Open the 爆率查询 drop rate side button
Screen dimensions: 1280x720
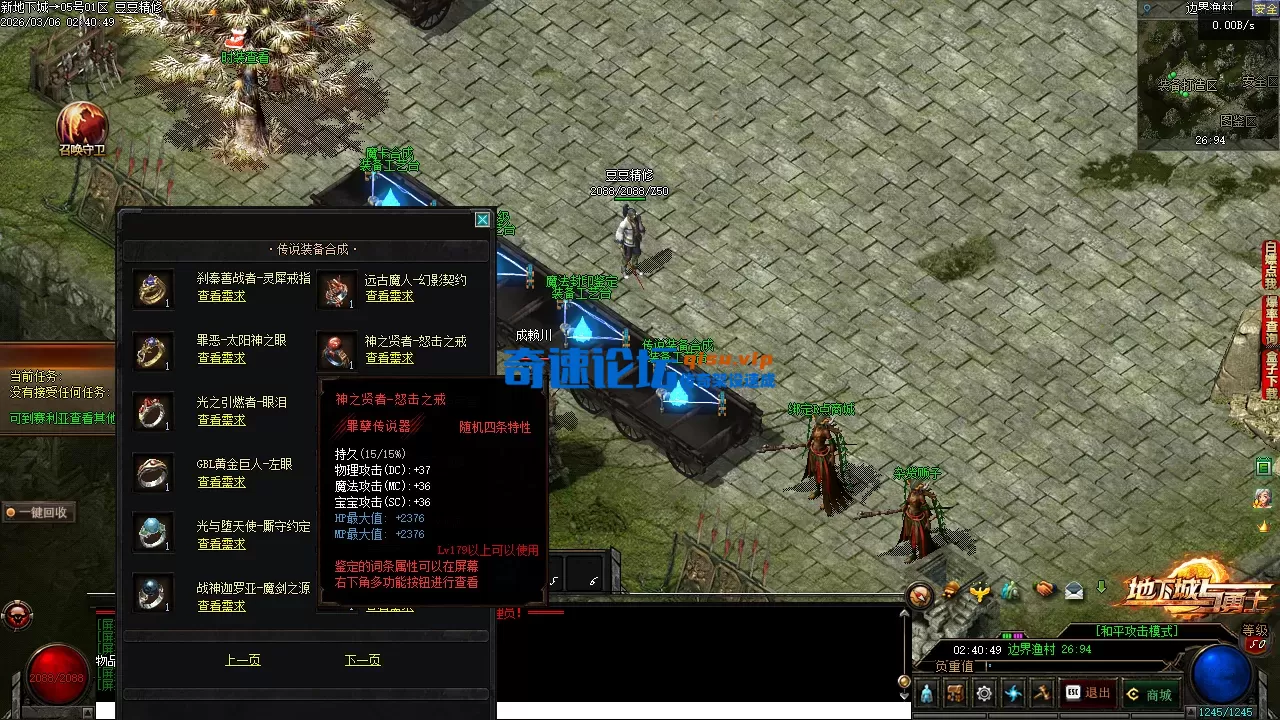coord(1271,315)
